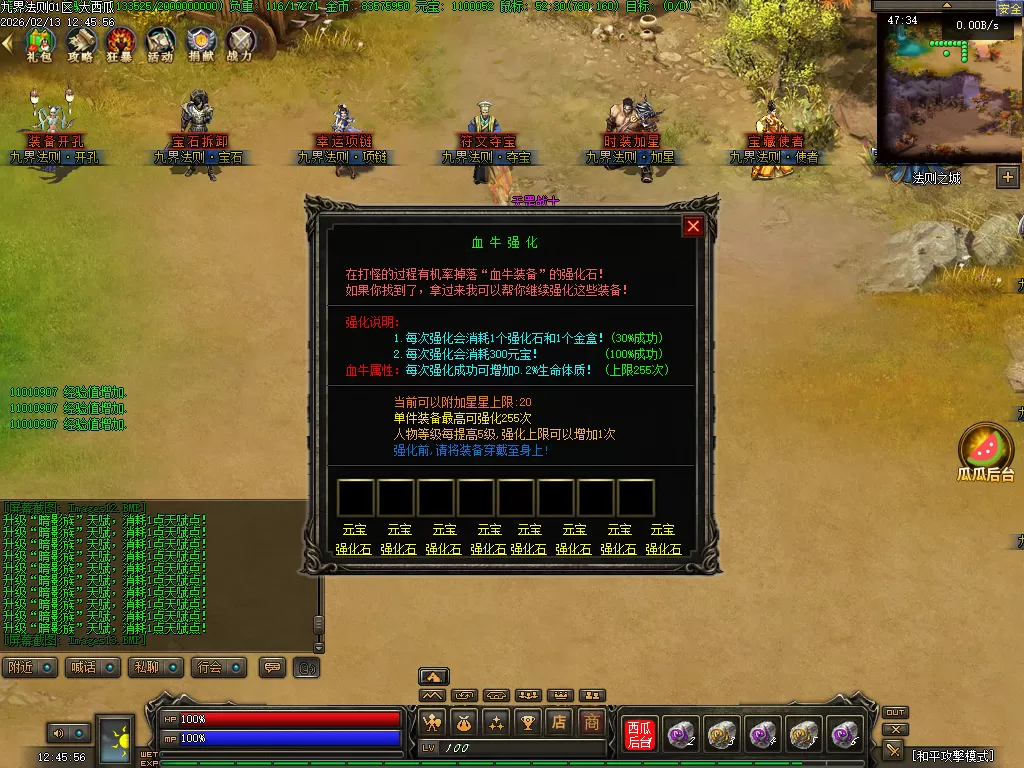This screenshot has height=768, width=1024.
Task: Open the 瓜瓜后台 watermelon icon
Action: coord(986,449)
